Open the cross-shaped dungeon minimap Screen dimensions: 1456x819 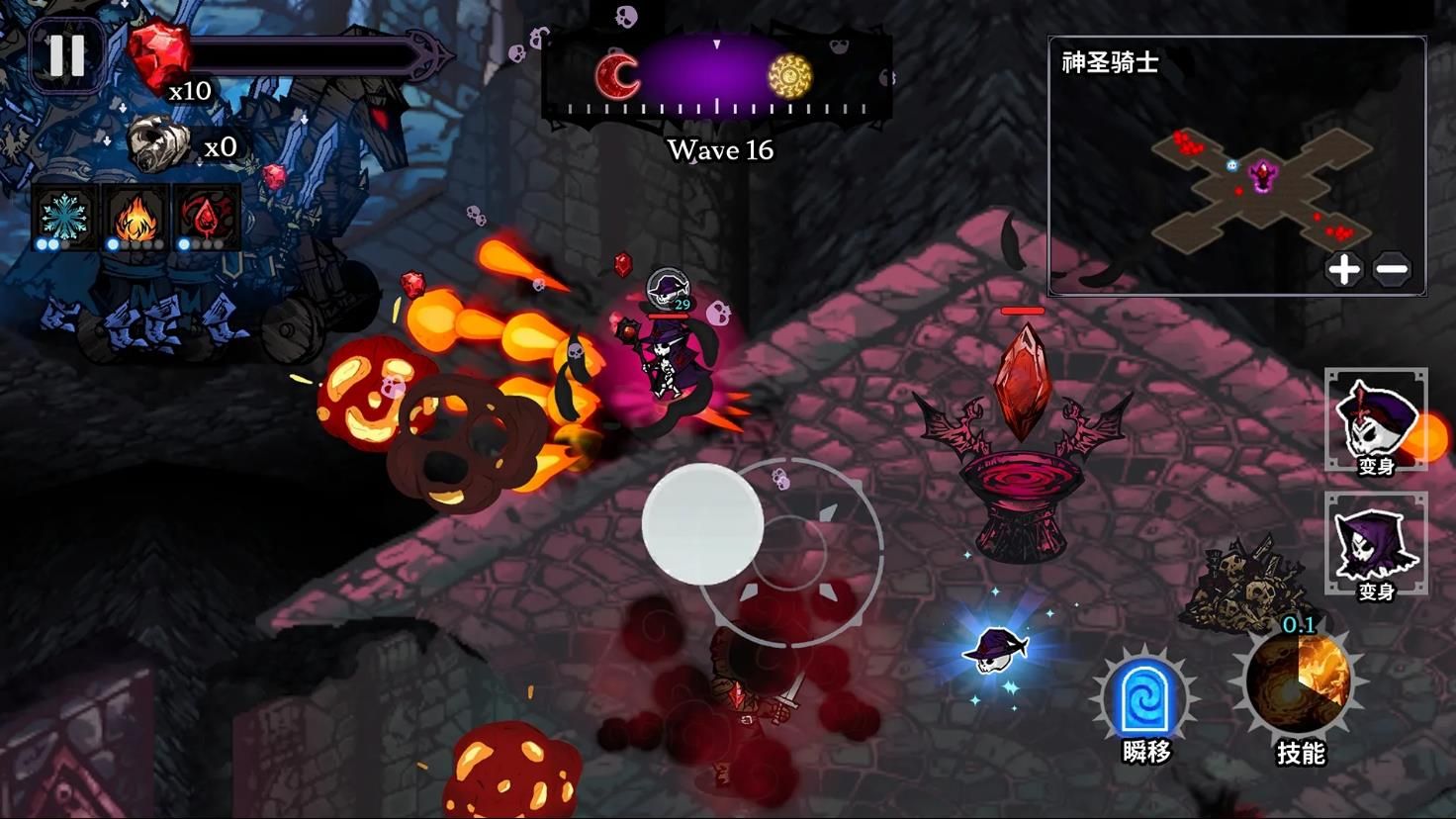point(1260,190)
